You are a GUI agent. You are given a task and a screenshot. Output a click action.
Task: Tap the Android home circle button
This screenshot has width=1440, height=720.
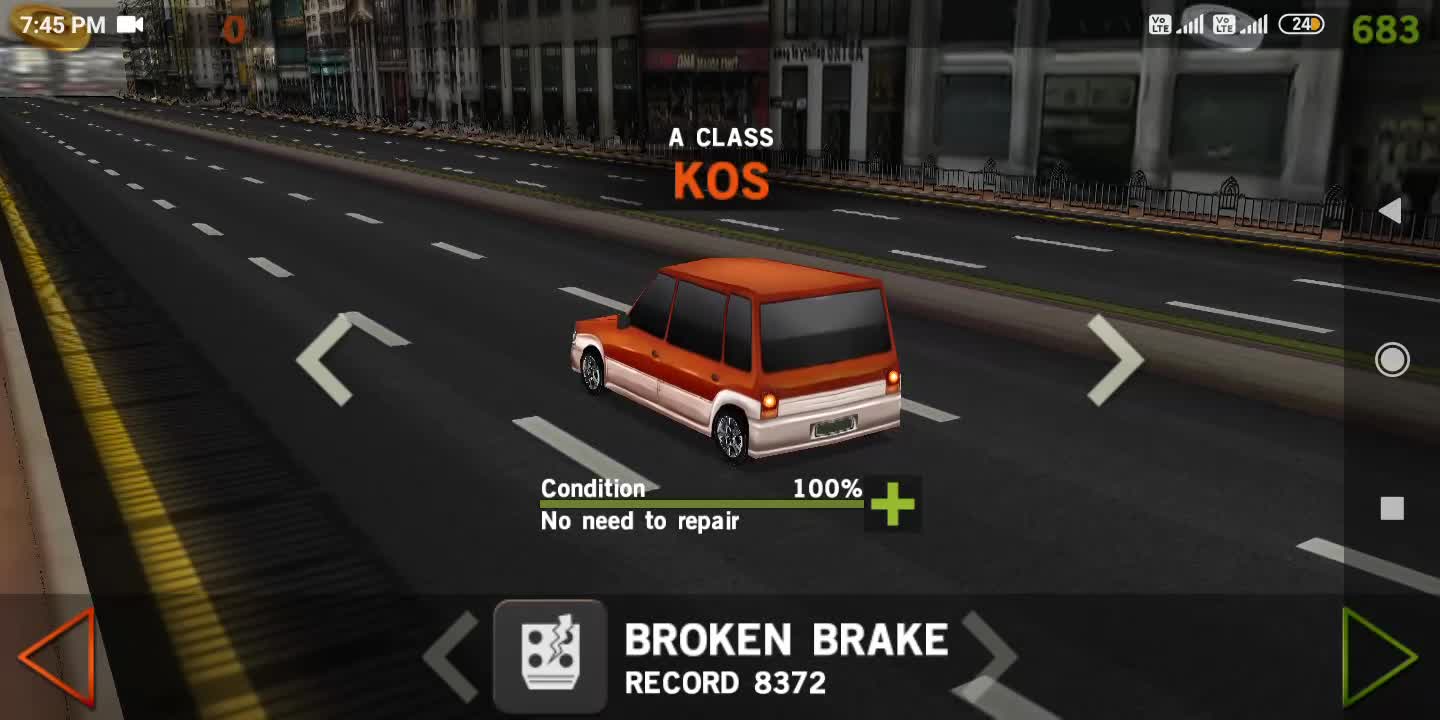pyautogui.click(x=1392, y=360)
